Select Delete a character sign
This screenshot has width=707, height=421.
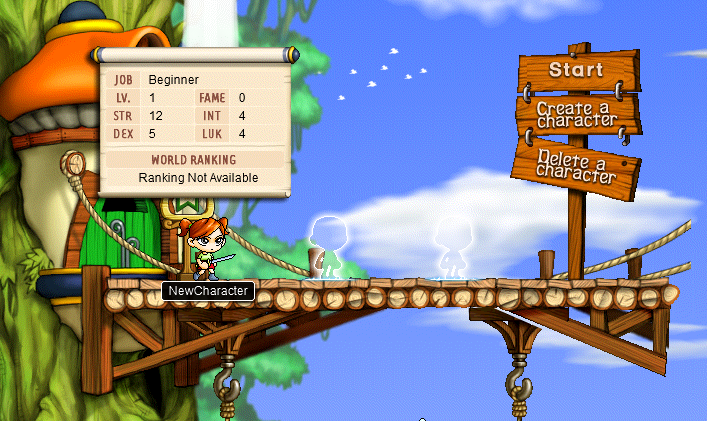point(575,165)
